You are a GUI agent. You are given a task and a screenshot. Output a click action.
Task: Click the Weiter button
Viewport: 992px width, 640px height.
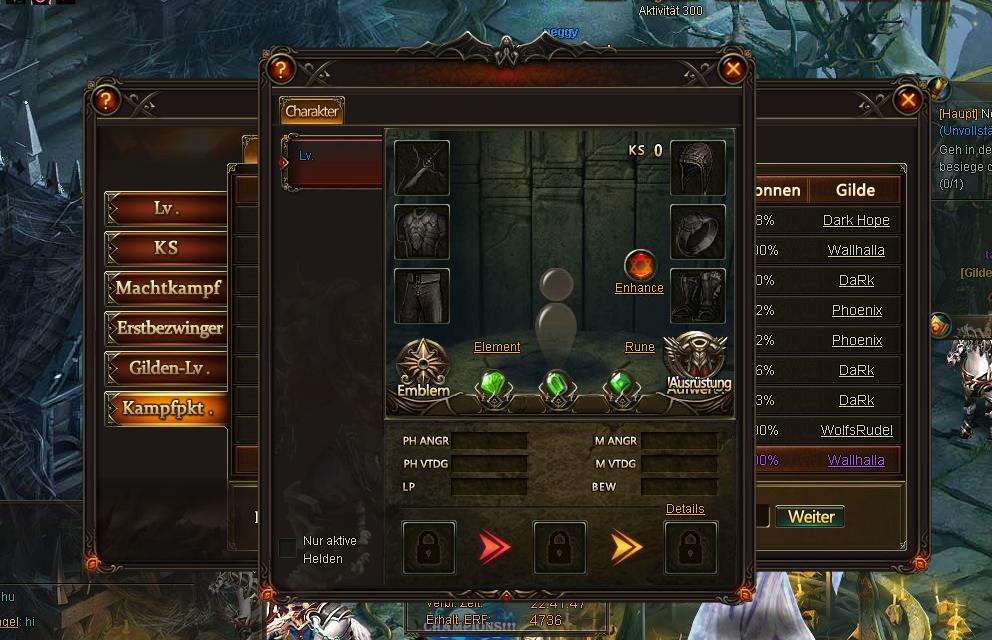810,517
